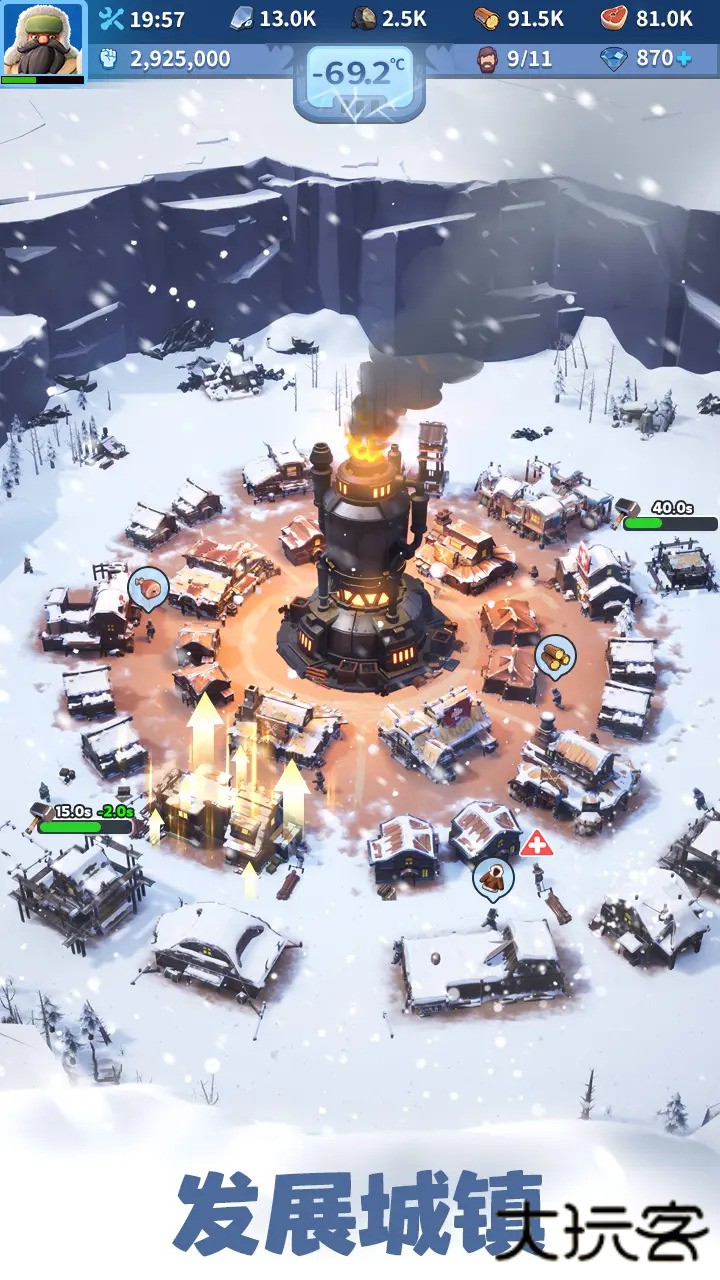720x1280 pixels.
Task: Tap the plus next to 870 gems
Action: (x=684, y=59)
